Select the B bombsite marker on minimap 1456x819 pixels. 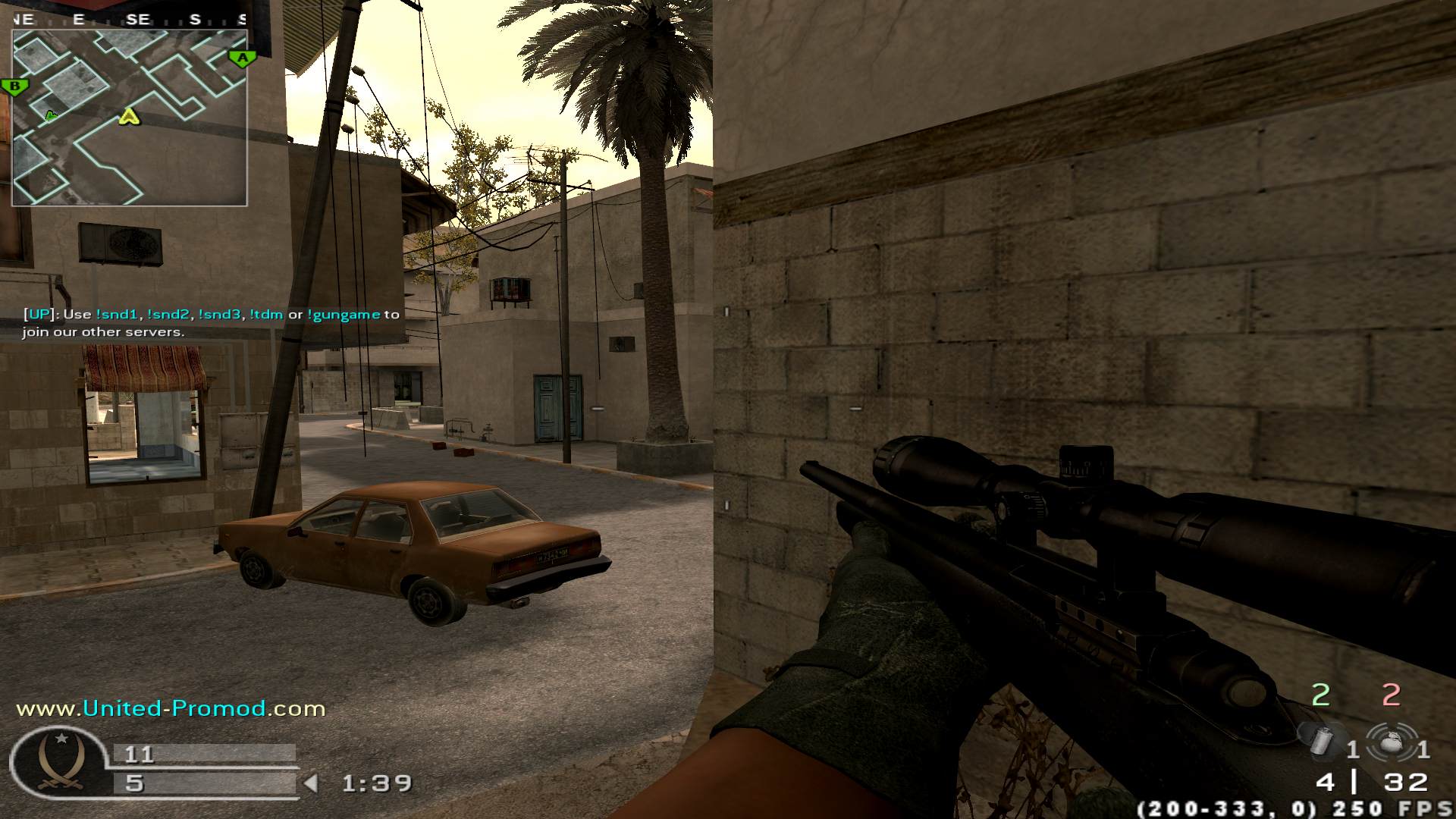(x=14, y=86)
